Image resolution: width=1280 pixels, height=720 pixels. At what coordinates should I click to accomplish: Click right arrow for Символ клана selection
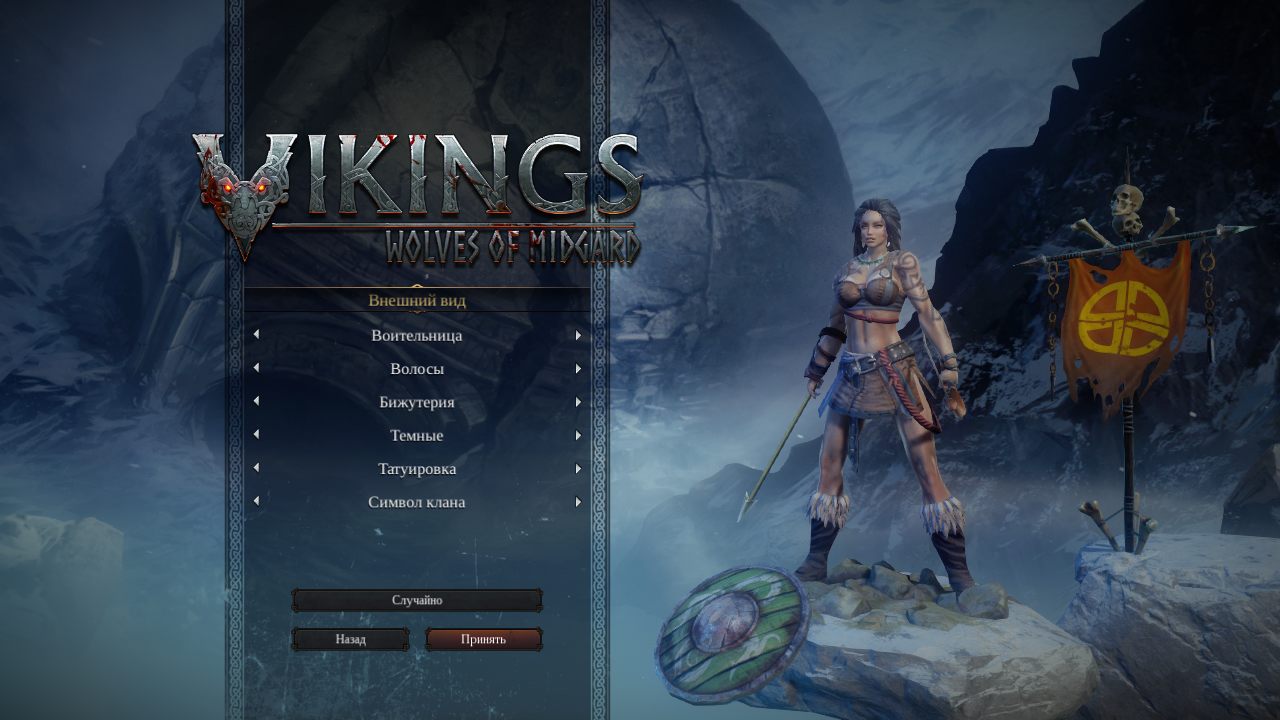(578, 502)
